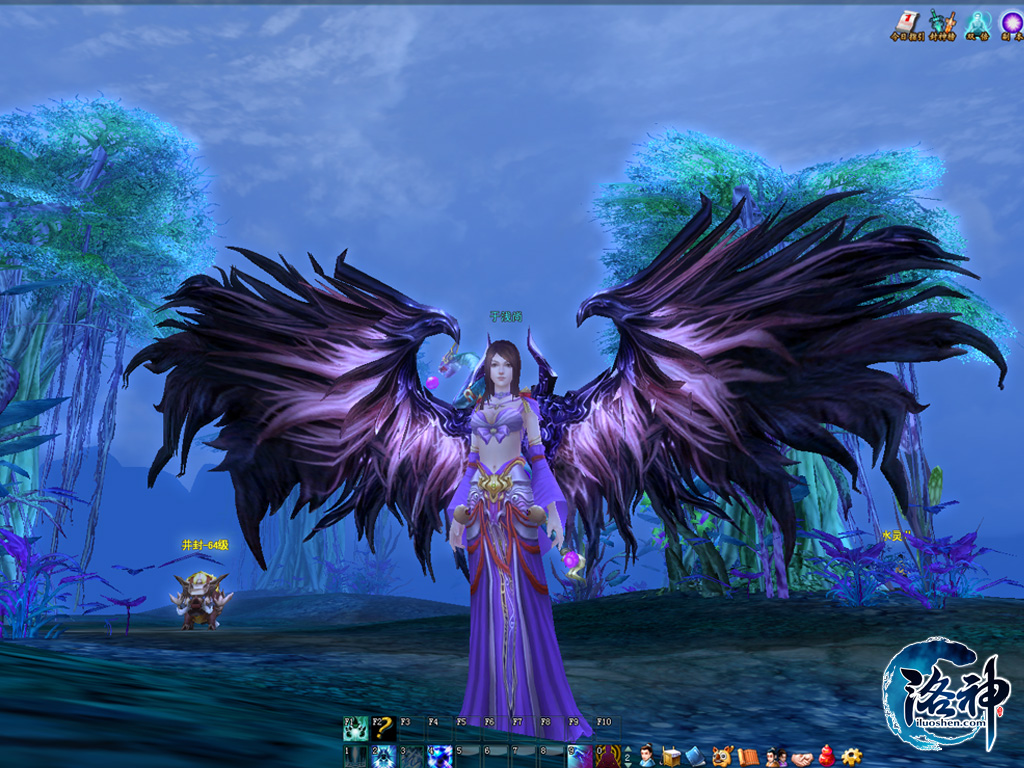Open the two-people social icon
Screen dimensions: 1024x768
774,757
